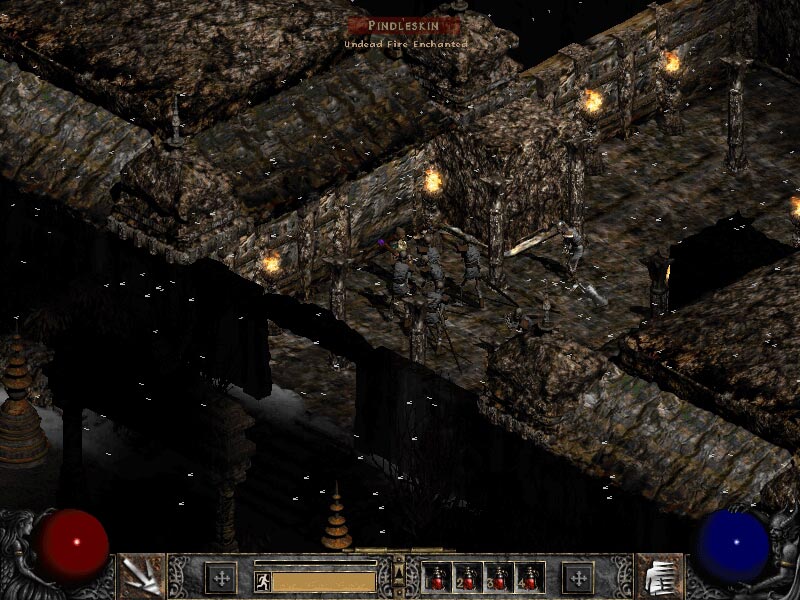Click the cross button left of stamina bar
The width and height of the screenshot is (800, 600).
click(221, 578)
